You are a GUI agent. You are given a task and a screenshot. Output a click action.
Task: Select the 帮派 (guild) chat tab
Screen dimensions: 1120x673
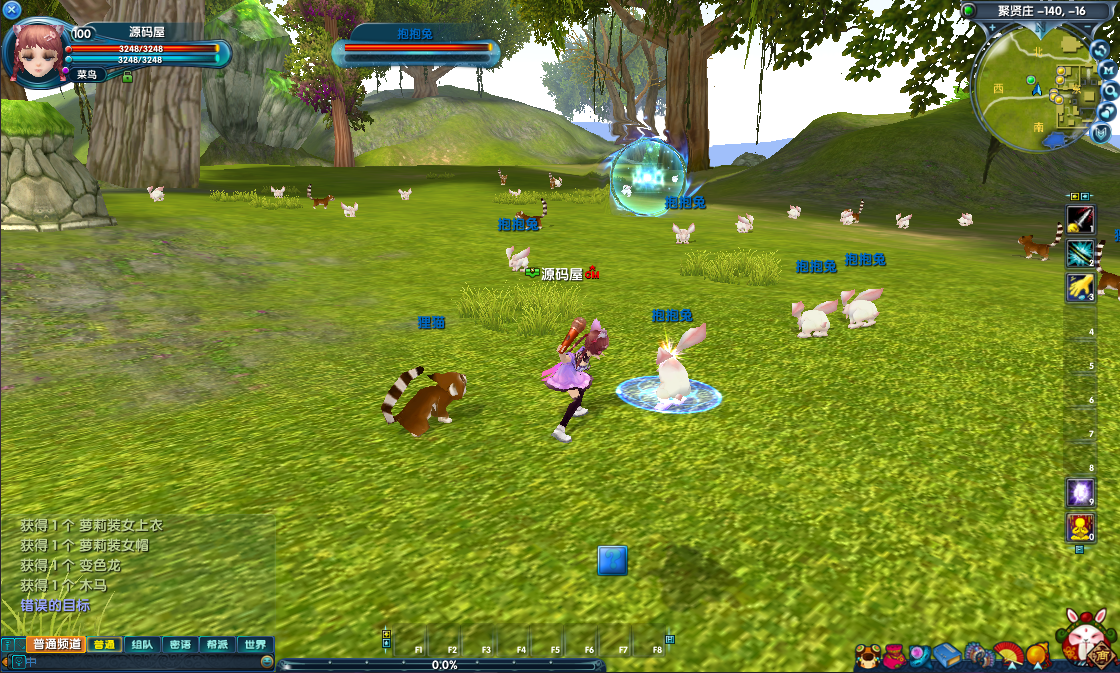[x=217, y=645]
